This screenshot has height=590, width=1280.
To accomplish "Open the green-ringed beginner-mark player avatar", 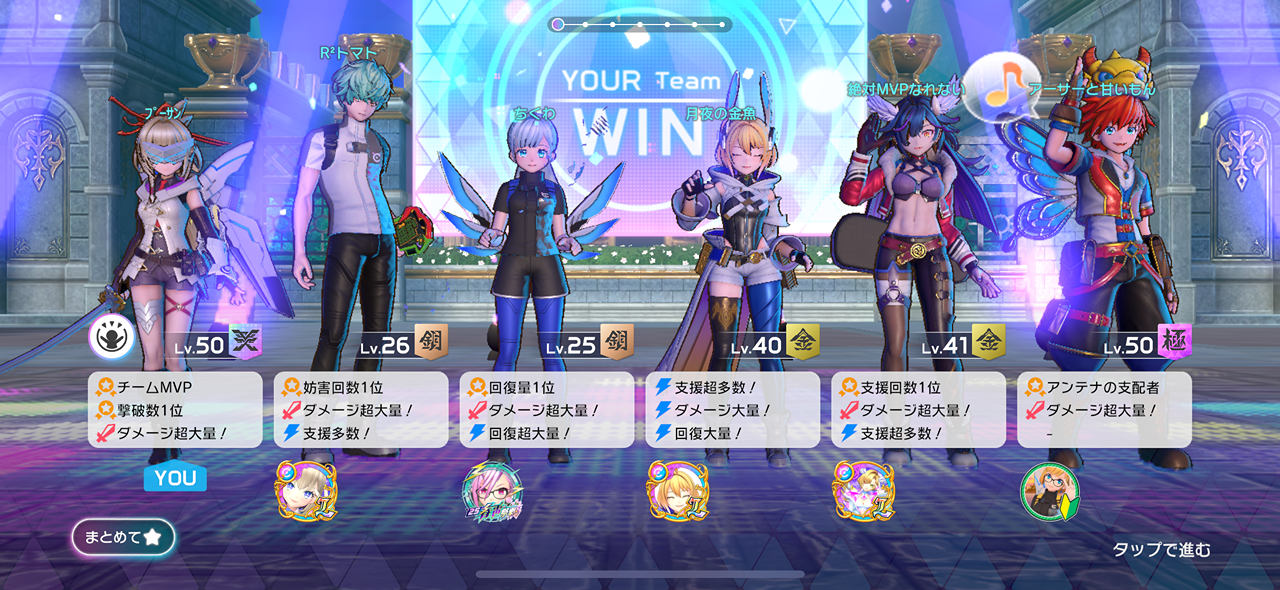I will [1049, 492].
